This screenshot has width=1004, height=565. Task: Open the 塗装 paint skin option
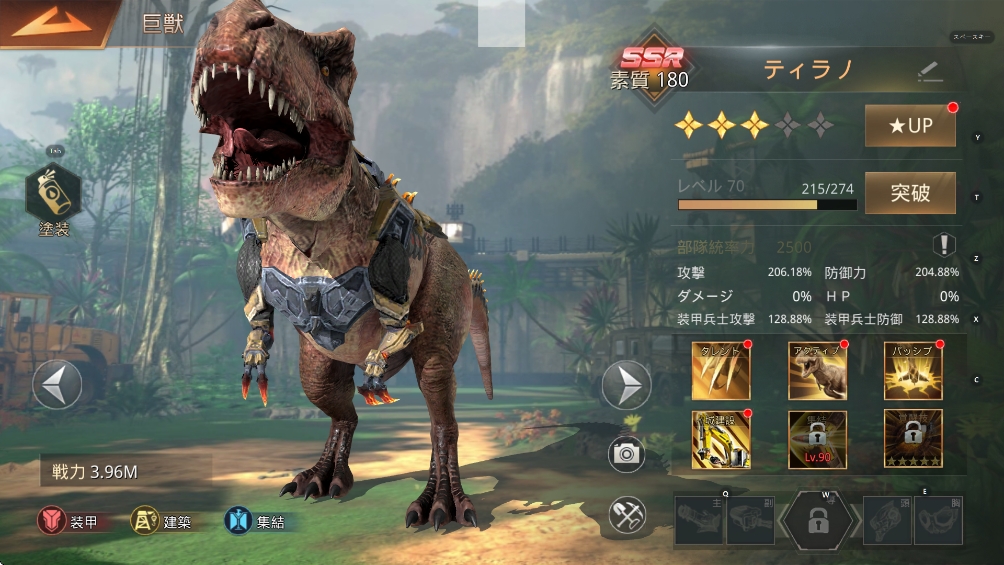point(53,198)
